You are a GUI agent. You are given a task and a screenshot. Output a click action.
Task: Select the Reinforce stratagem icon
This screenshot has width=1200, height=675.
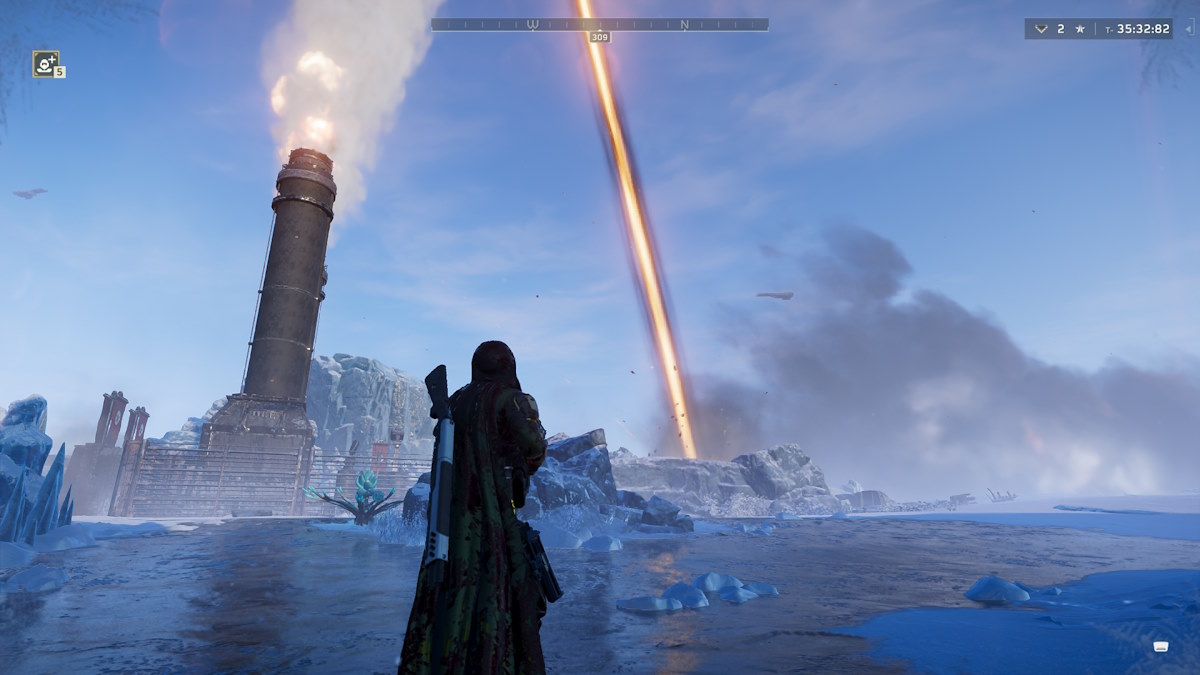tap(45, 63)
